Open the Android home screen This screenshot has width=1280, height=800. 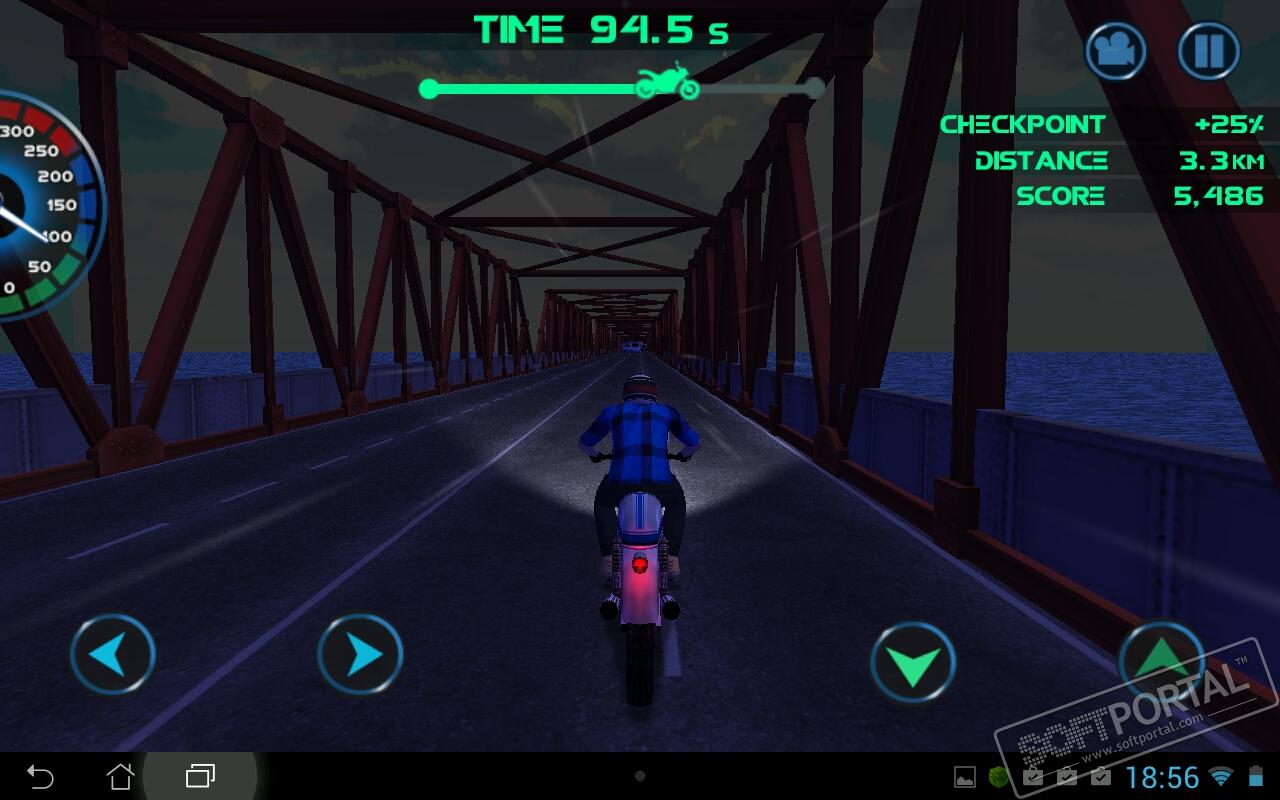click(120, 776)
